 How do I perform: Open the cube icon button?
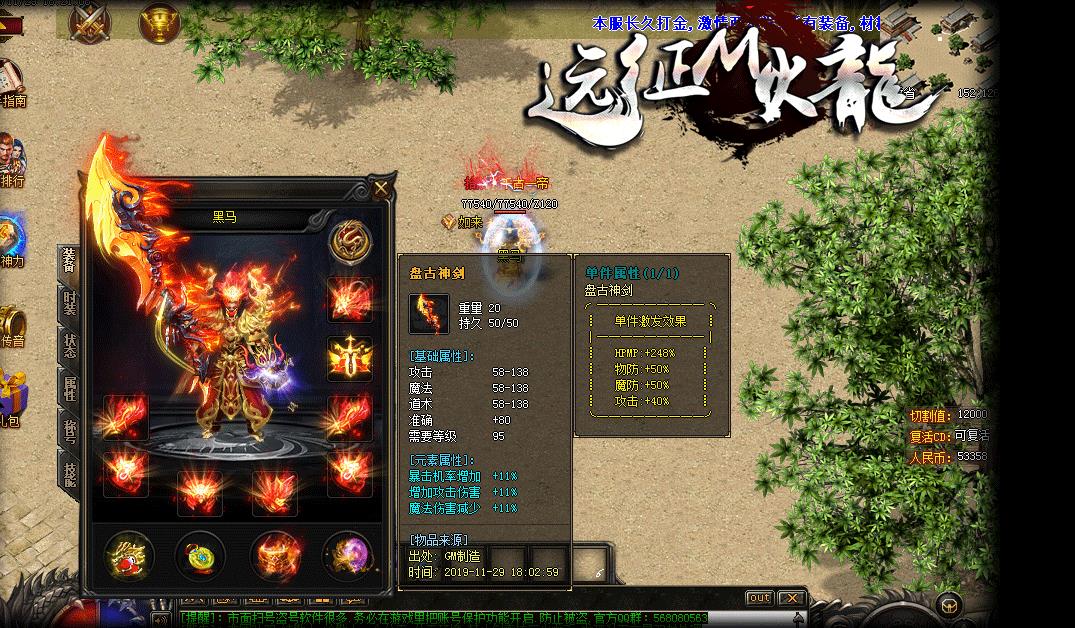(948, 603)
